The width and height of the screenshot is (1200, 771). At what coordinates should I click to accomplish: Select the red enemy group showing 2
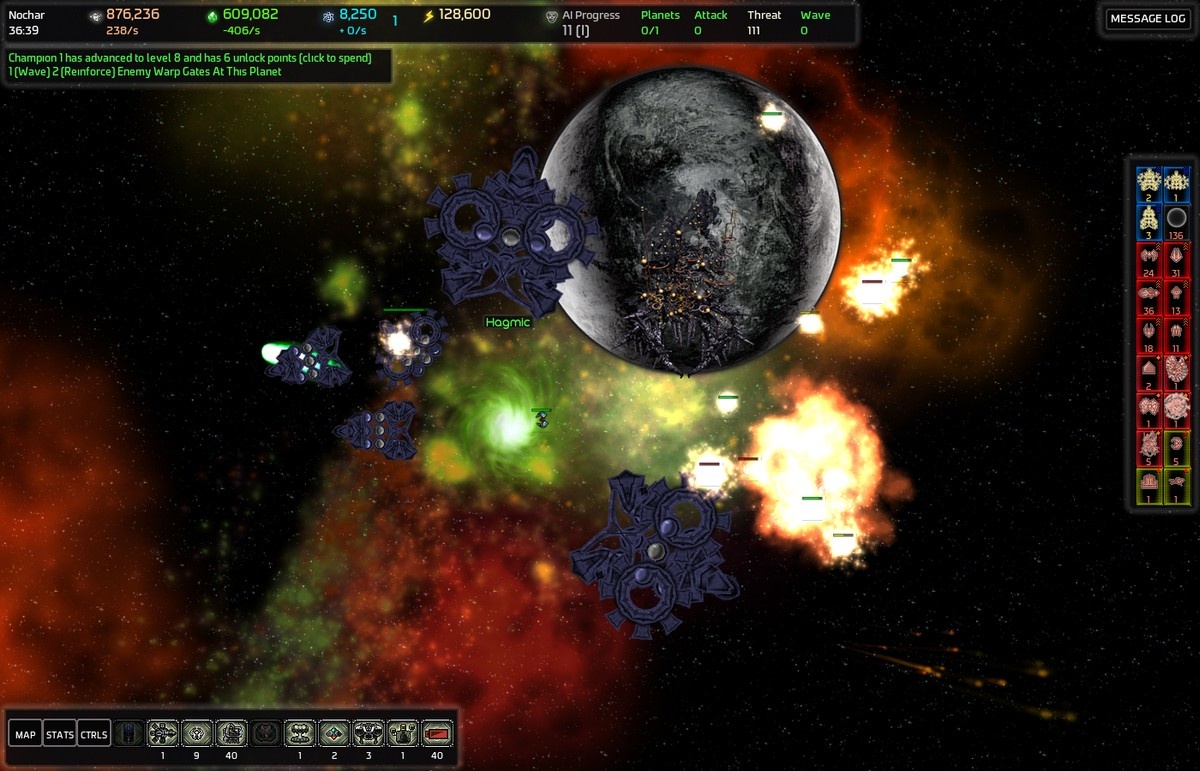coord(1149,371)
